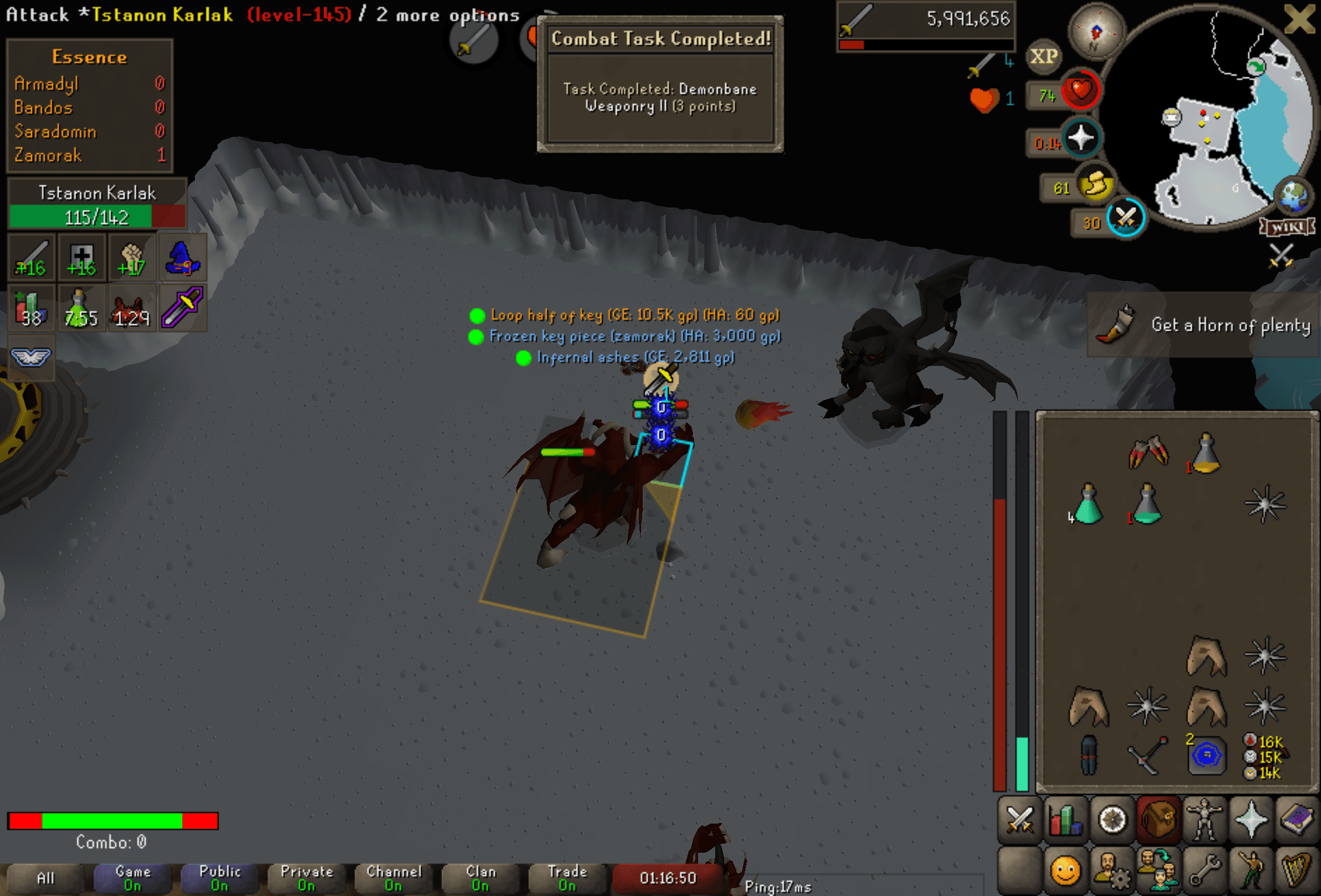The height and width of the screenshot is (896, 1321).
Task: Drink the four-dose teal potion
Action: click(x=1087, y=504)
